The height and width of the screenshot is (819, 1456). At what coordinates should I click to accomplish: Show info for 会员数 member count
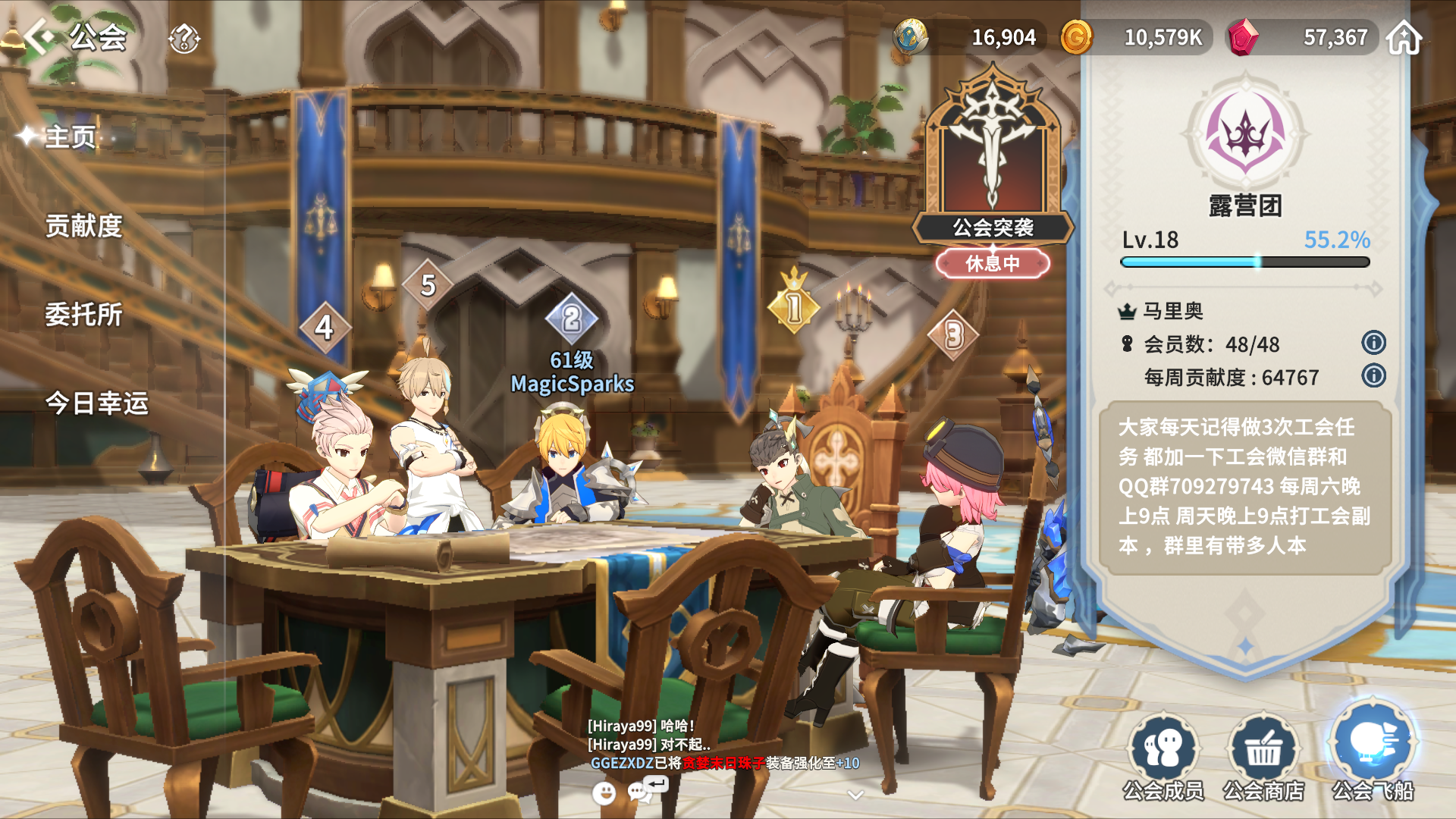1373,343
